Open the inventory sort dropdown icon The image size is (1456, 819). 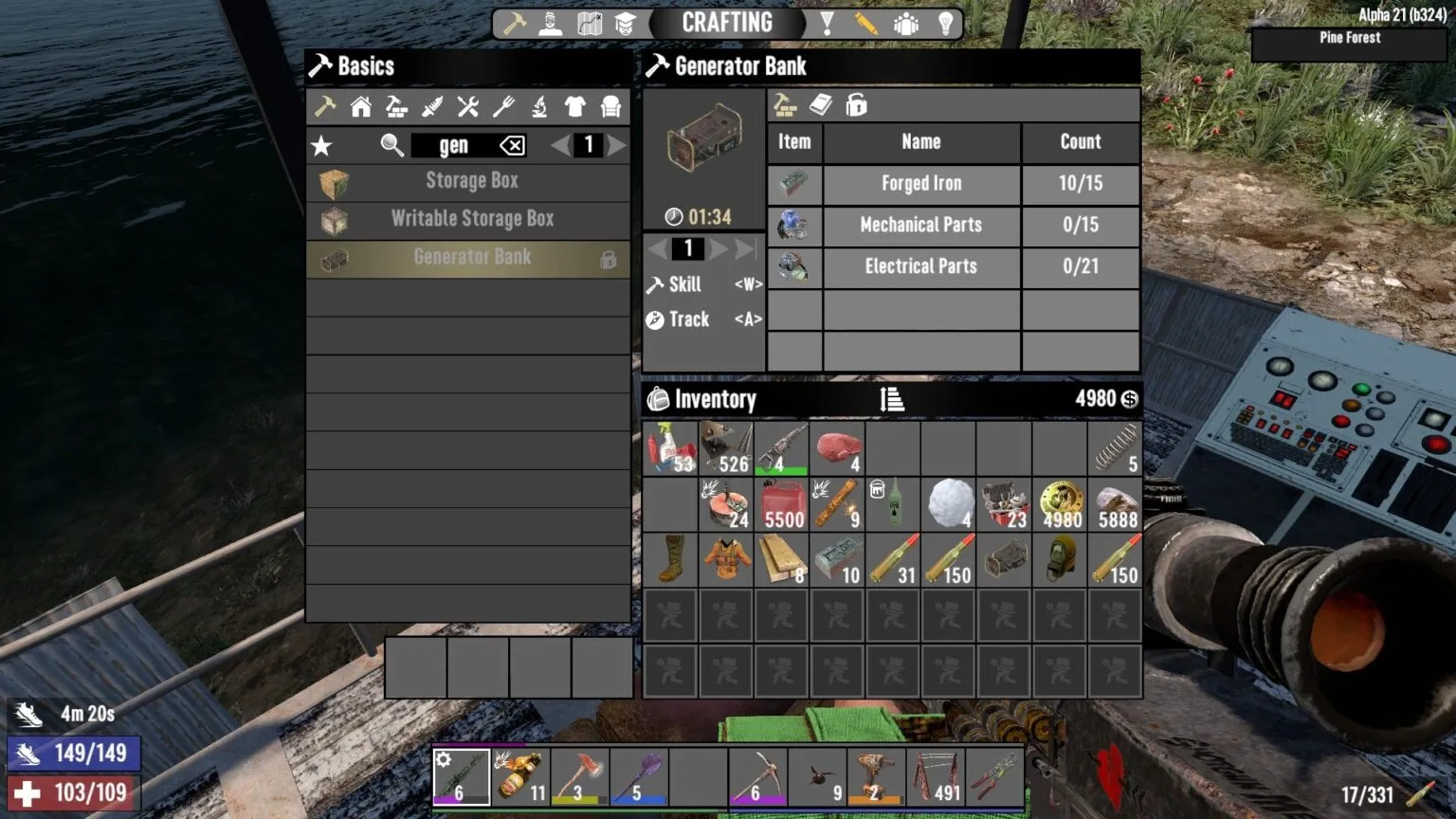(x=892, y=399)
